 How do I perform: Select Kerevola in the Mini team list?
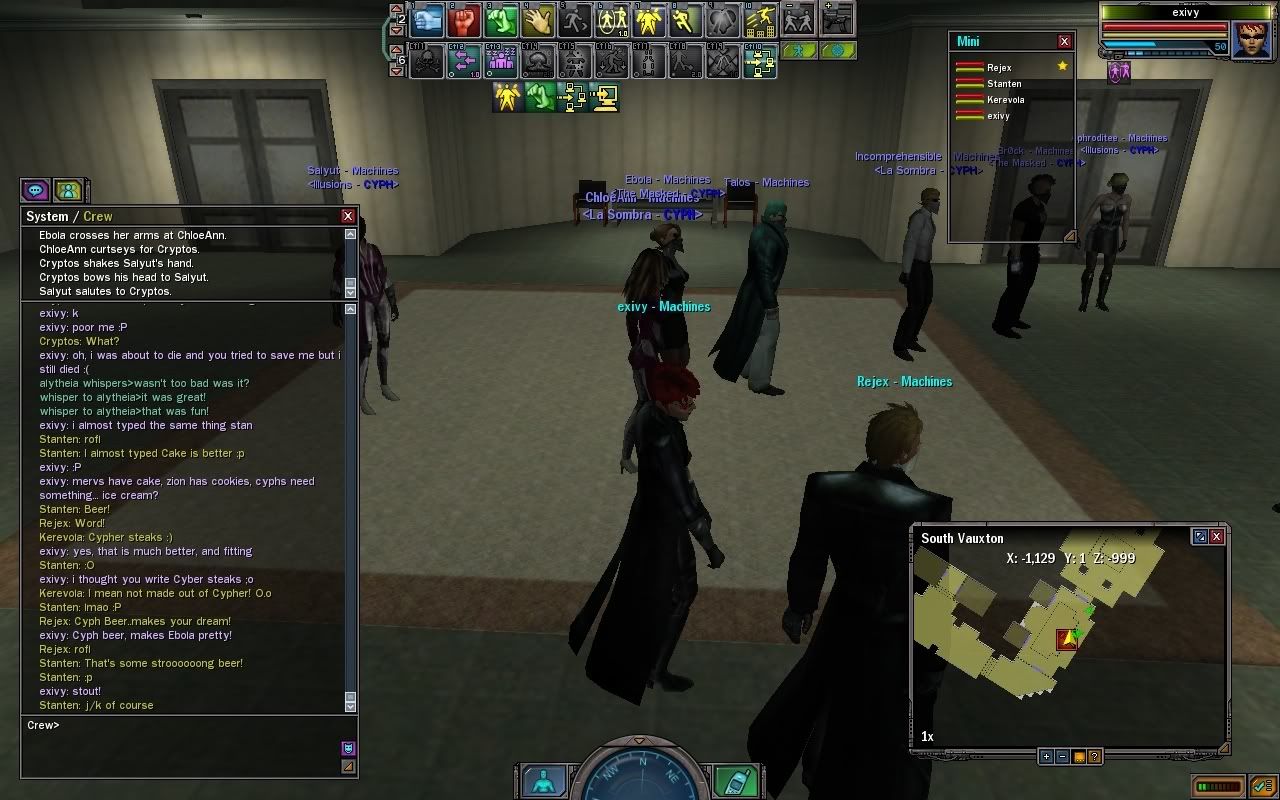click(1005, 100)
